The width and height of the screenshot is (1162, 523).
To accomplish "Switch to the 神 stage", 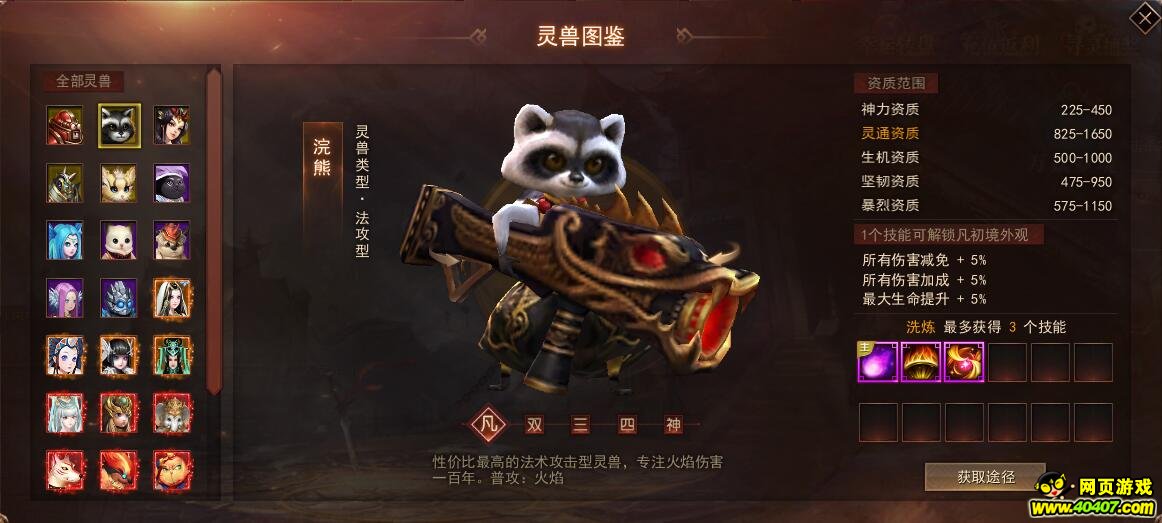I will tap(673, 424).
